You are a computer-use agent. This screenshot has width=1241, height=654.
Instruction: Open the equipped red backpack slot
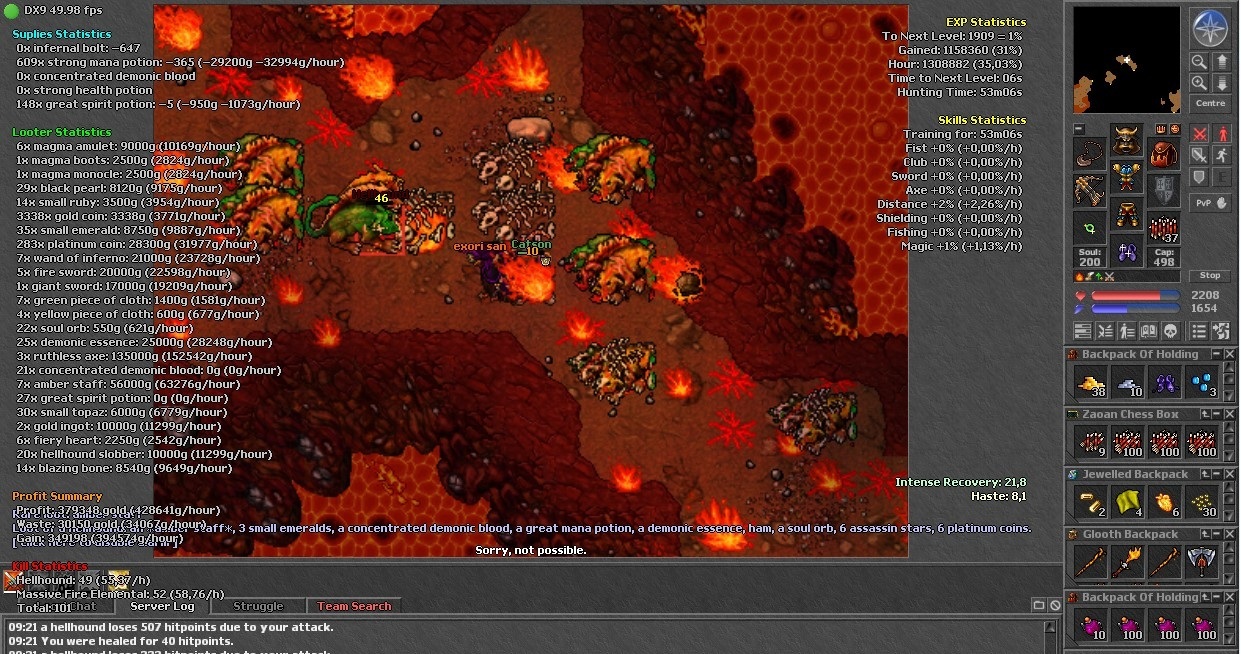click(1164, 153)
